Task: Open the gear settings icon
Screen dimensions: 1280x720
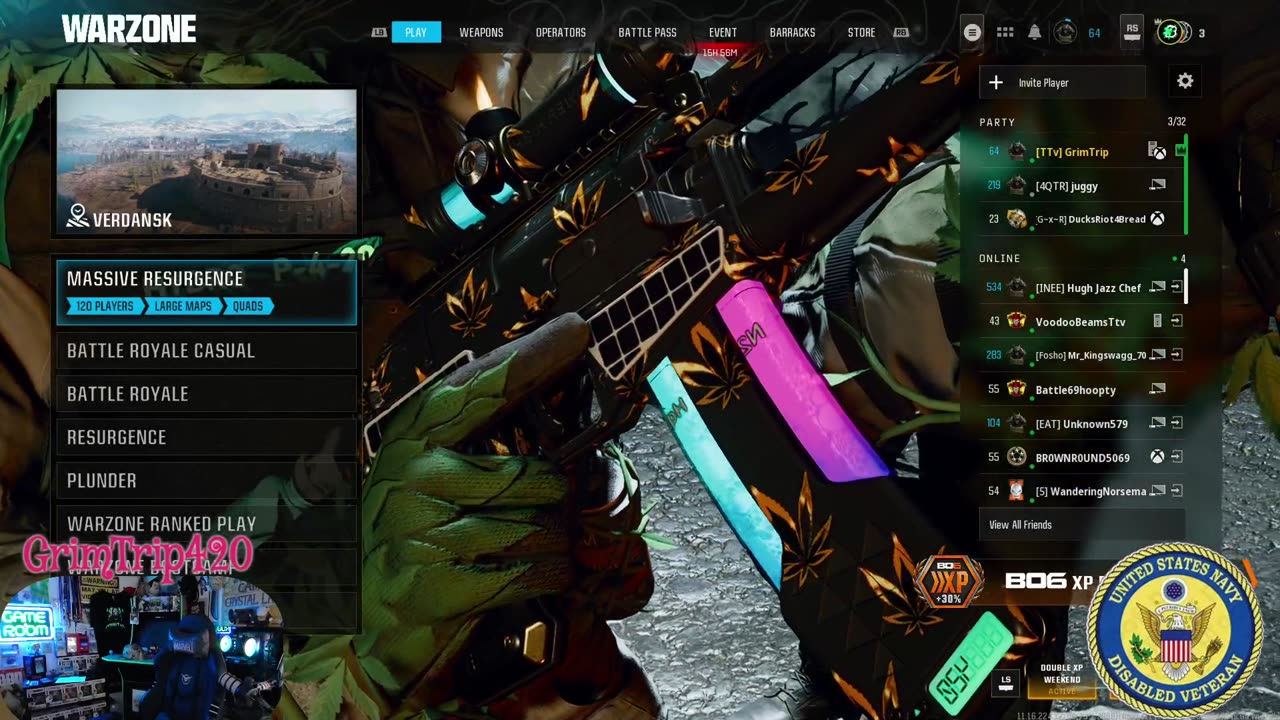Action: pos(1185,82)
